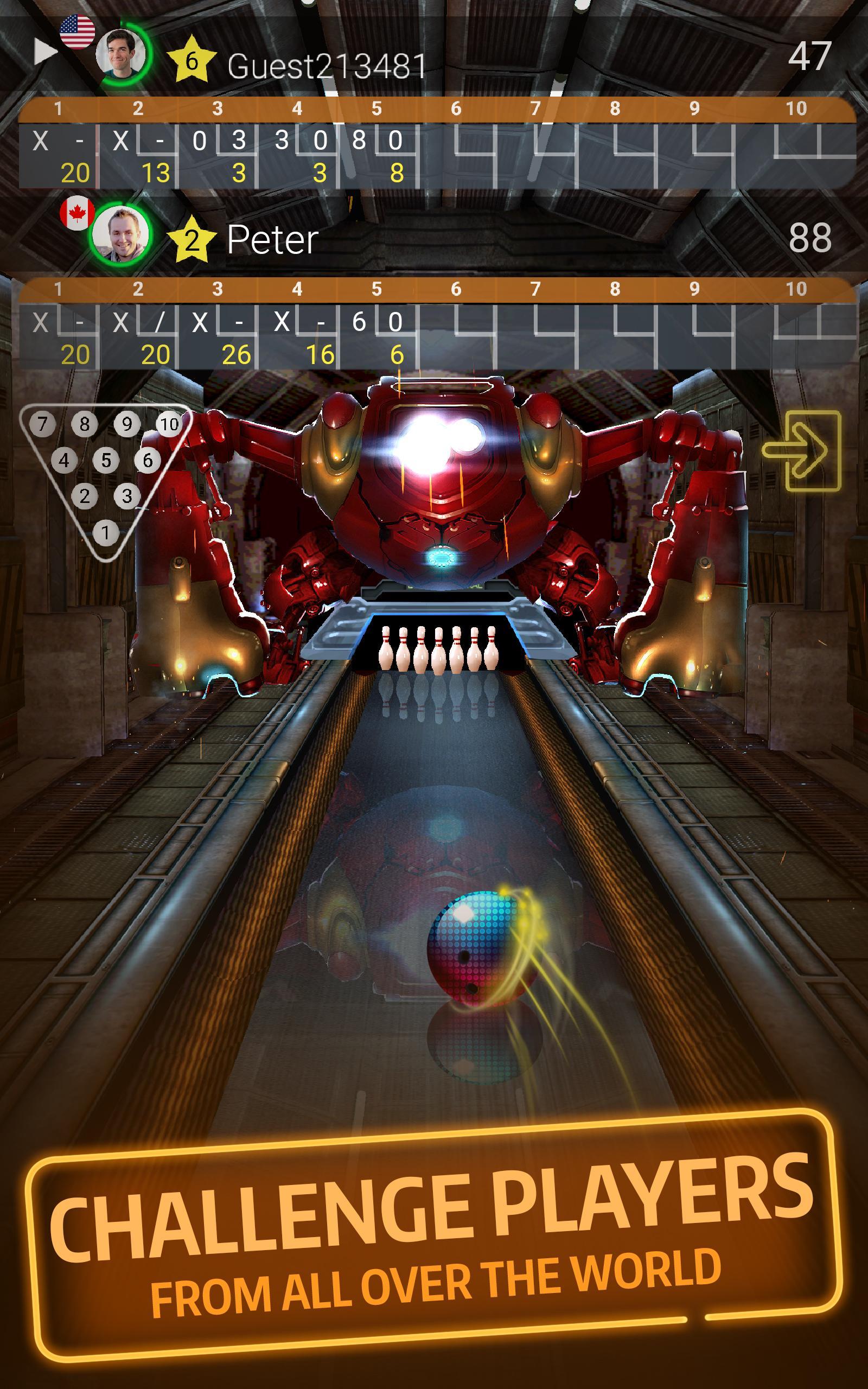Expand frame 10 on Guest213481's scoreboard
868x1389 pixels.
click(795, 141)
